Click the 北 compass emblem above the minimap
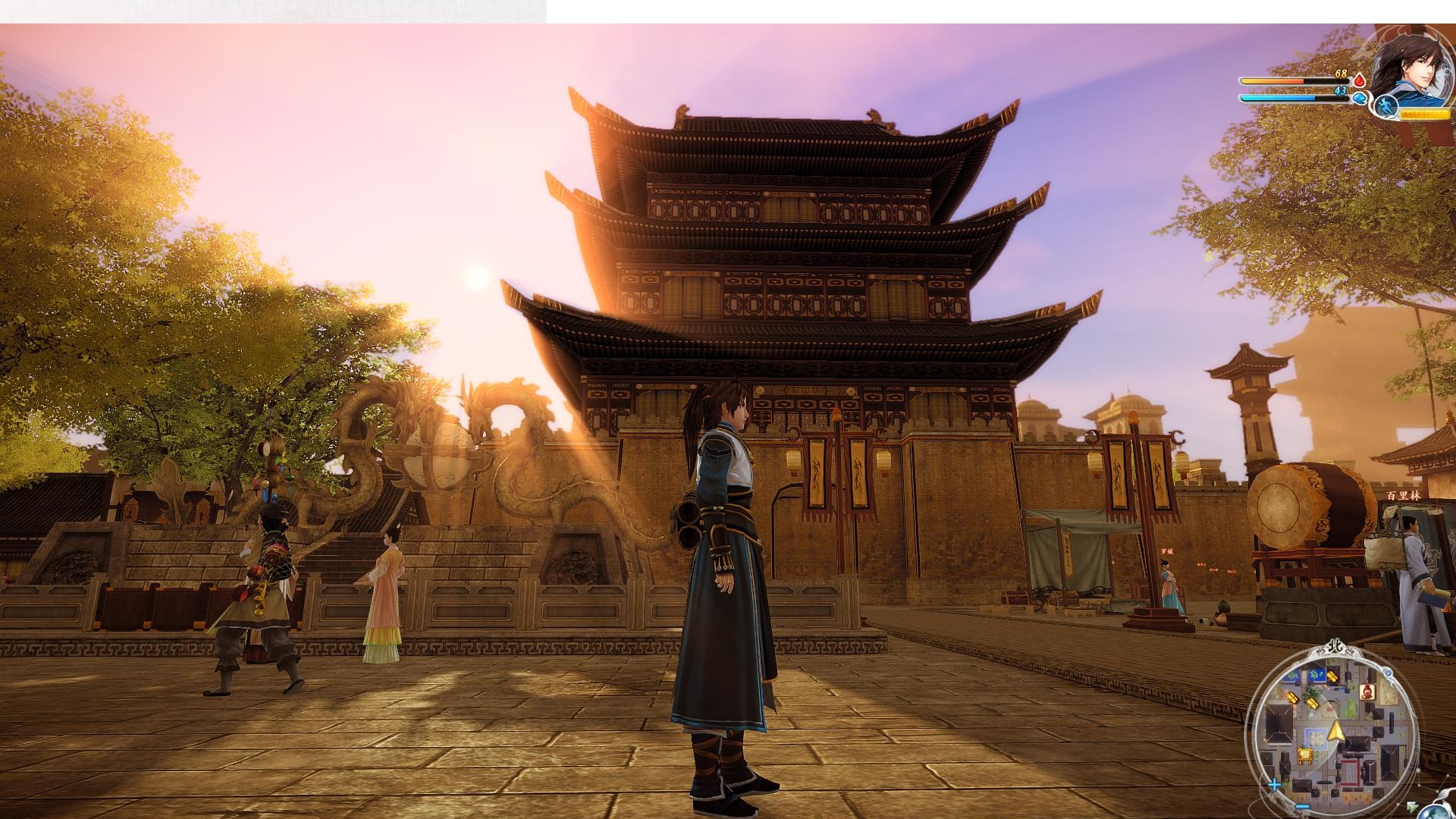 (x=1336, y=645)
